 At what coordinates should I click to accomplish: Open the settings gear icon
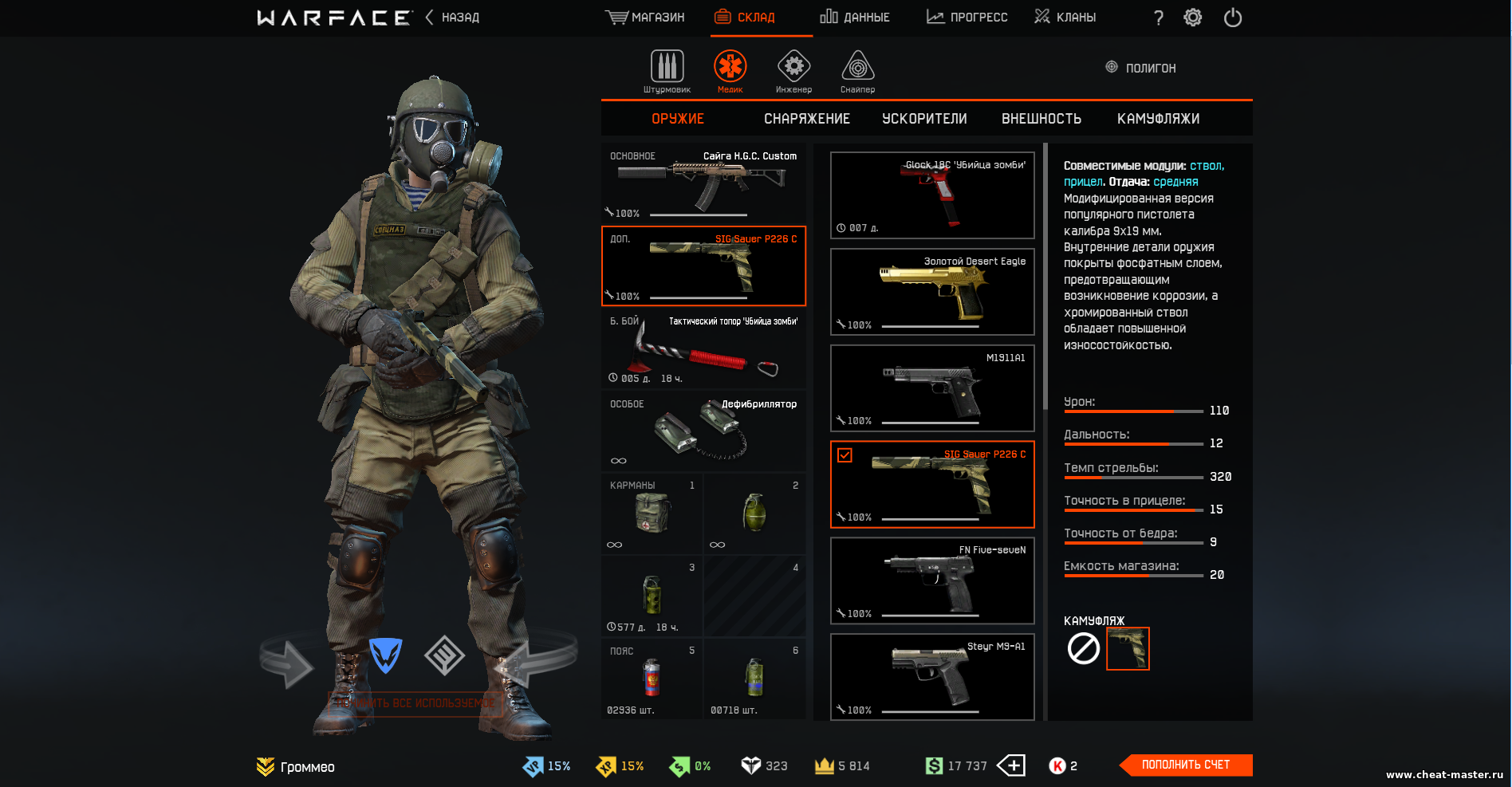pyautogui.click(x=1192, y=18)
